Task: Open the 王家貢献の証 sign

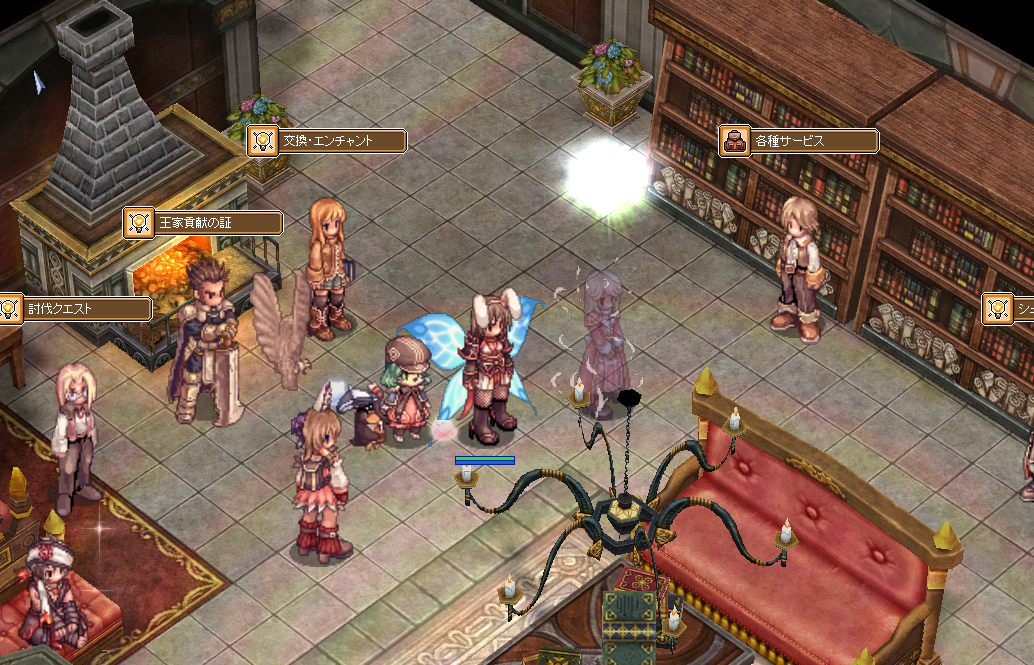Action: [203, 222]
